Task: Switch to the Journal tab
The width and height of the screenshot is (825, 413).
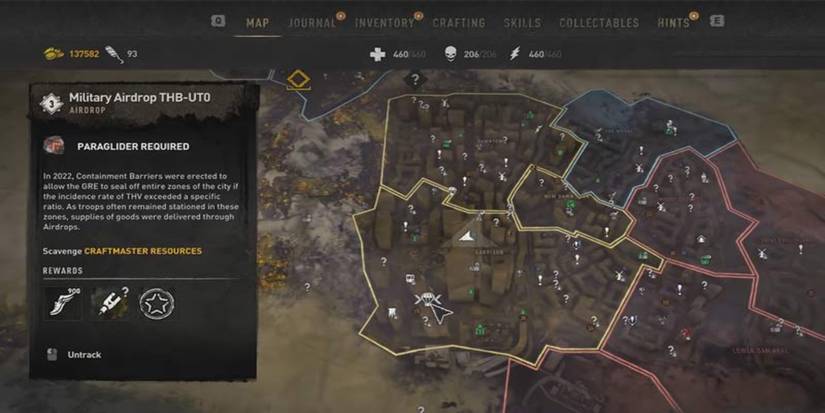Action: (312, 22)
